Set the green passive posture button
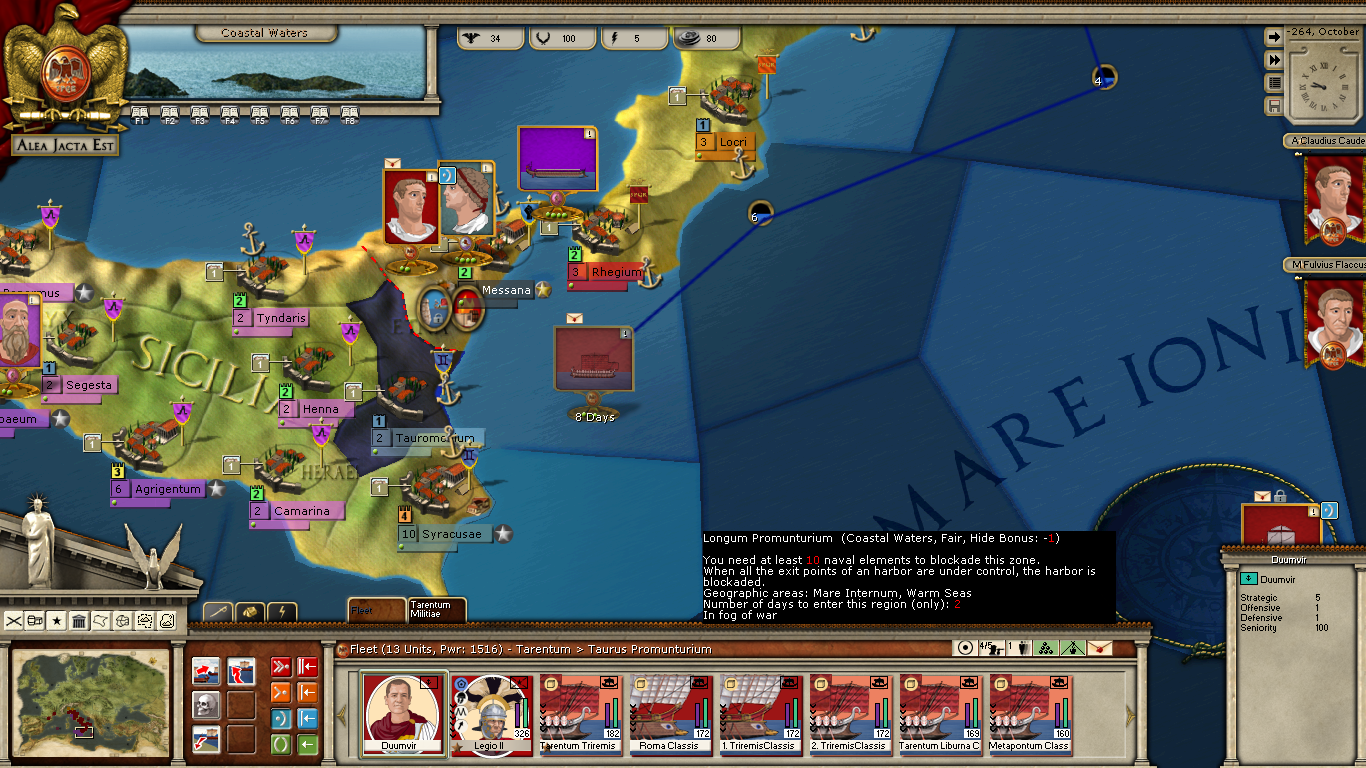This screenshot has height=768, width=1366. (x=281, y=745)
